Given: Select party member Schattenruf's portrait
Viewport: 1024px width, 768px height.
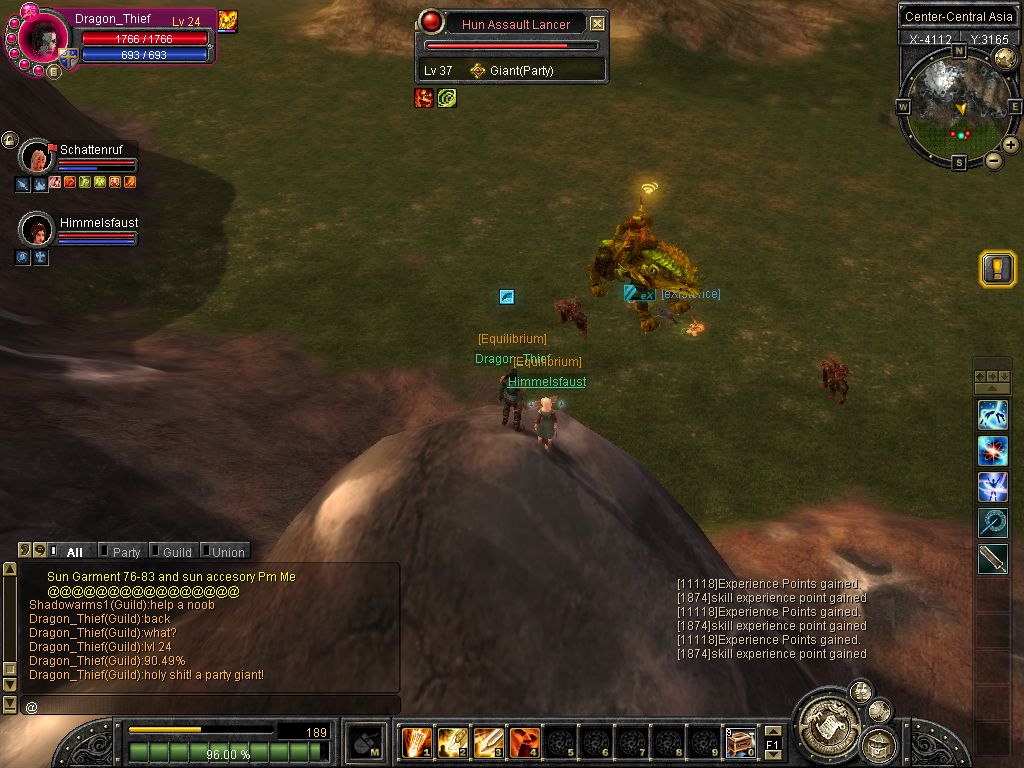Looking at the screenshot, I should pyautogui.click(x=37, y=158).
